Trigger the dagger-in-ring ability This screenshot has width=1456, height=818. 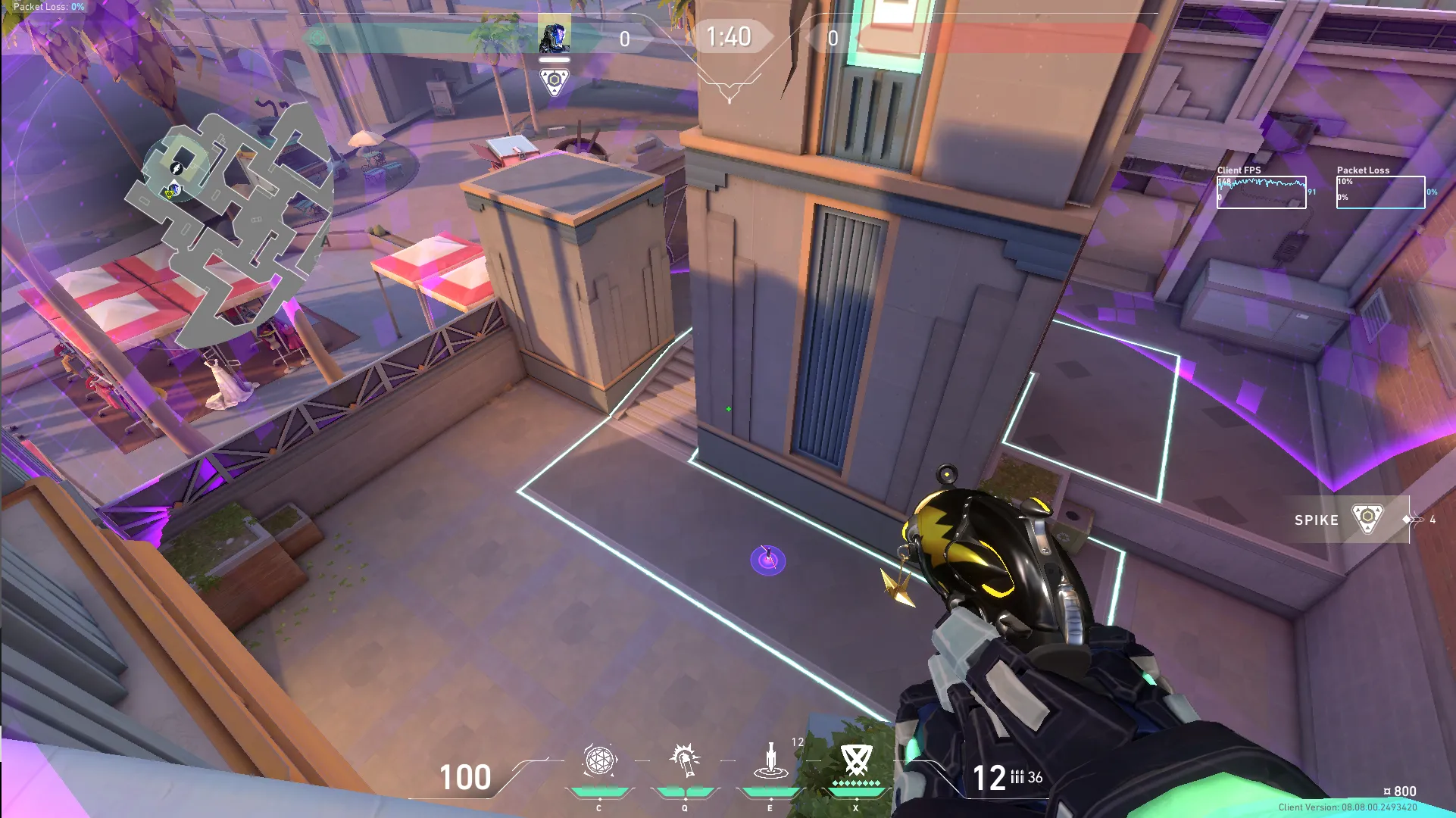[770, 760]
